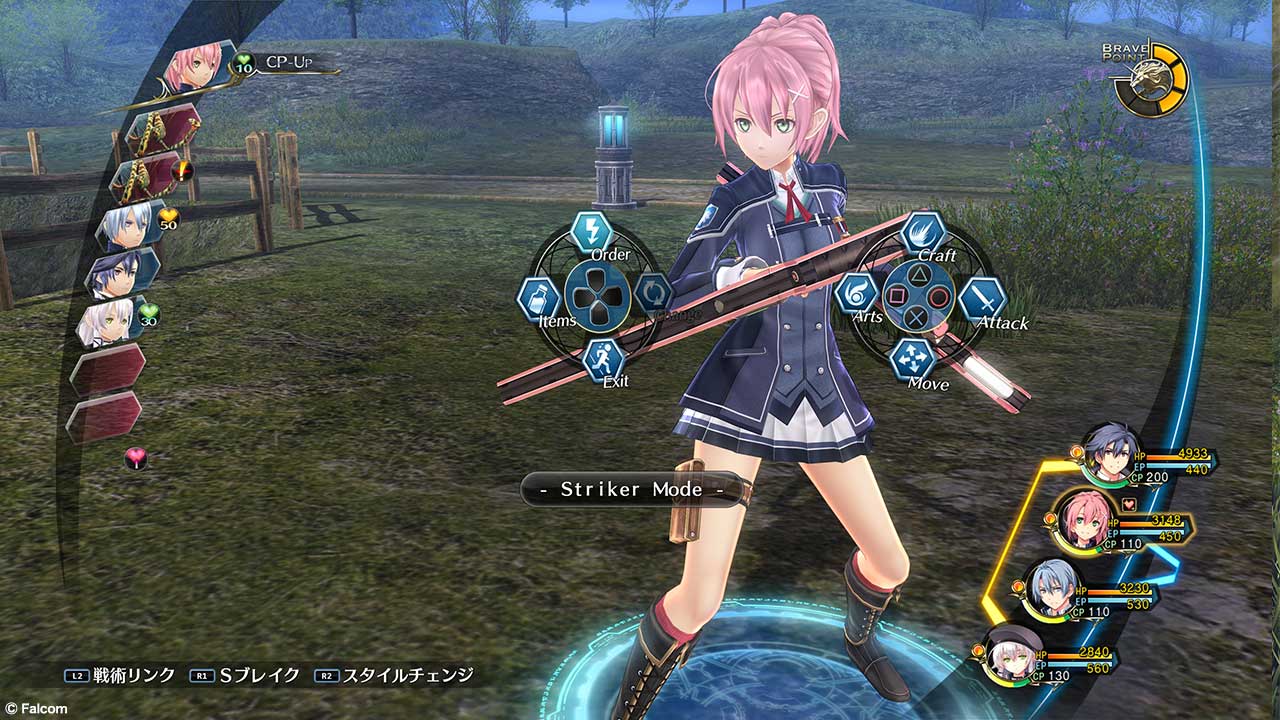Select the pink-haired party member with 3148 HP
The width and height of the screenshot is (1280, 720).
pyautogui.click(x=1082, y=520)
